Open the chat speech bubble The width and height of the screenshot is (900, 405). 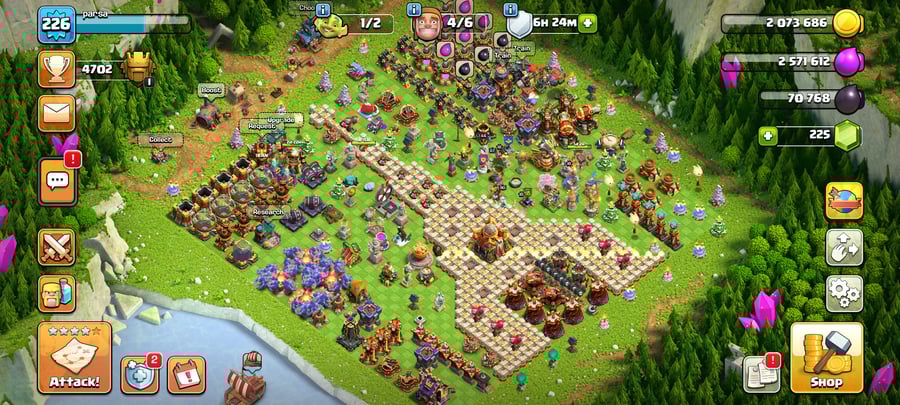pos(57,180)
